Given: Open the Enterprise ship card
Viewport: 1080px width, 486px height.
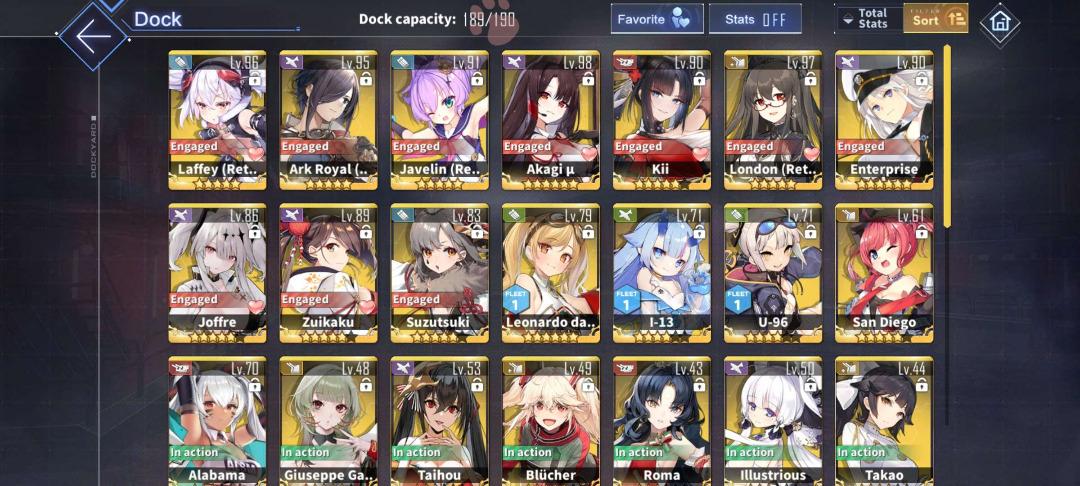Looking at the screenshot, I should click(x=883, y=118).
